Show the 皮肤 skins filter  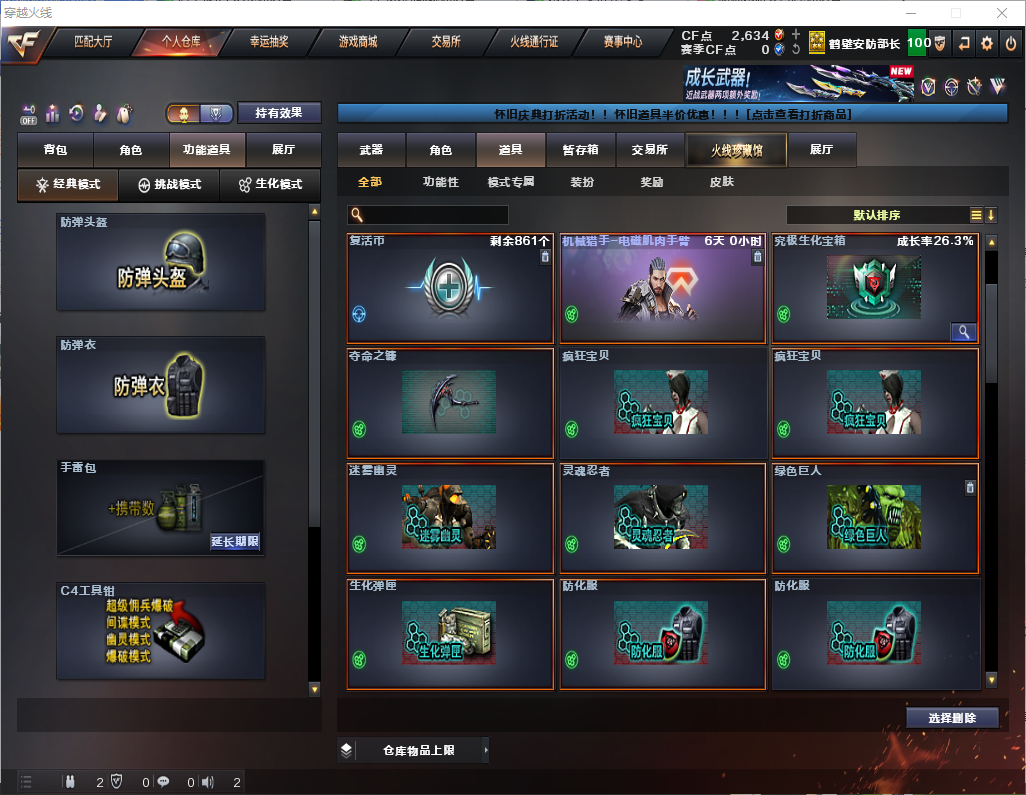(x=721, y=182)
